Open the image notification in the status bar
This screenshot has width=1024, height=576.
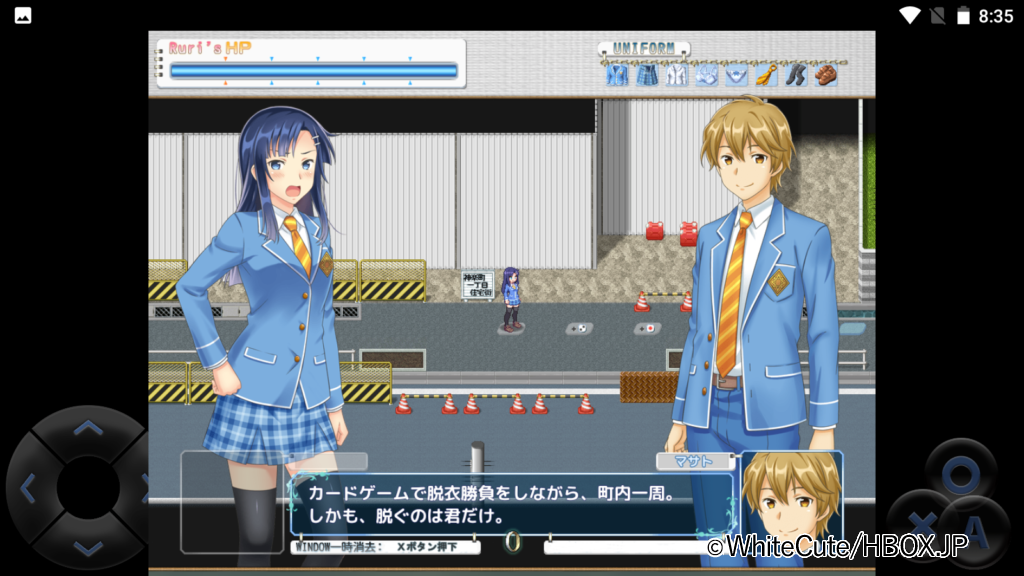(x=22, y=15)
